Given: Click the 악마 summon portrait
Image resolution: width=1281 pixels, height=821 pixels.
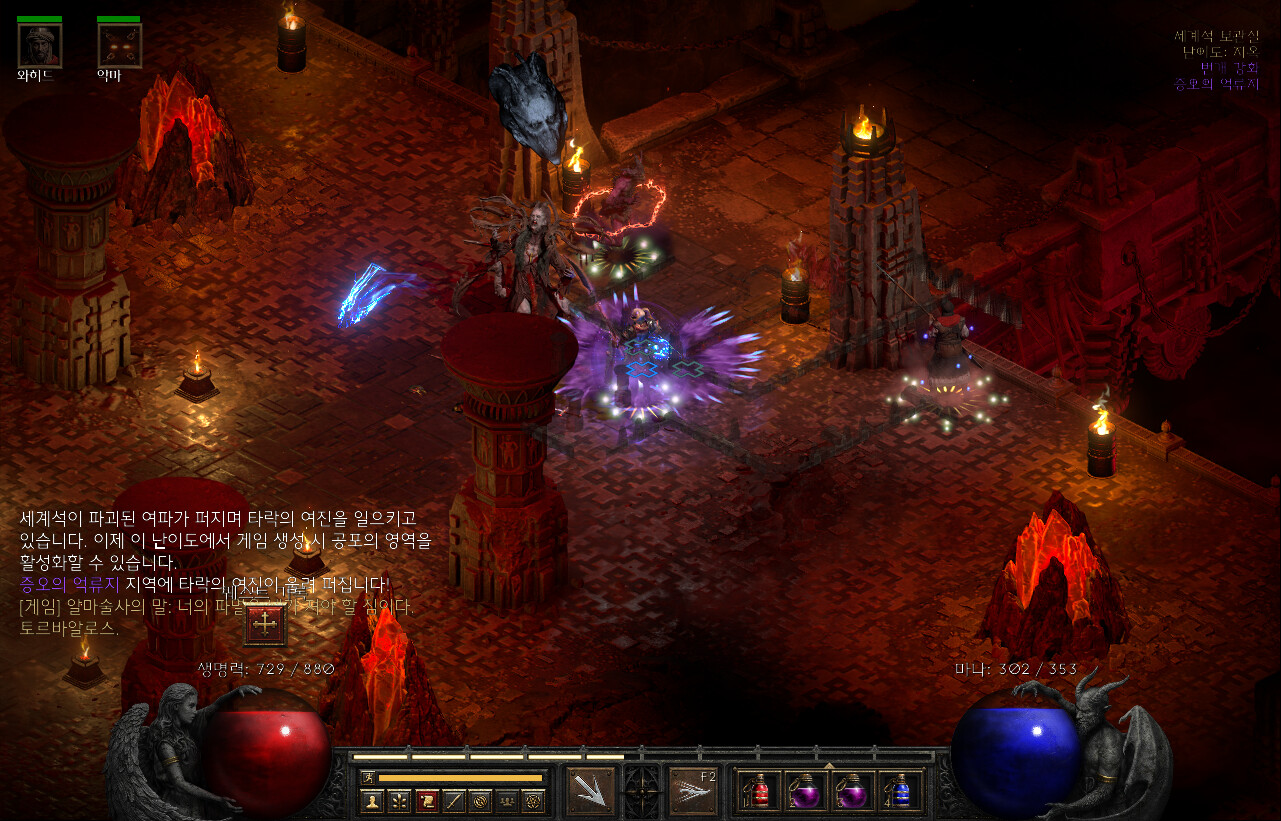Looking at the screenshot, I should (119, 46).
